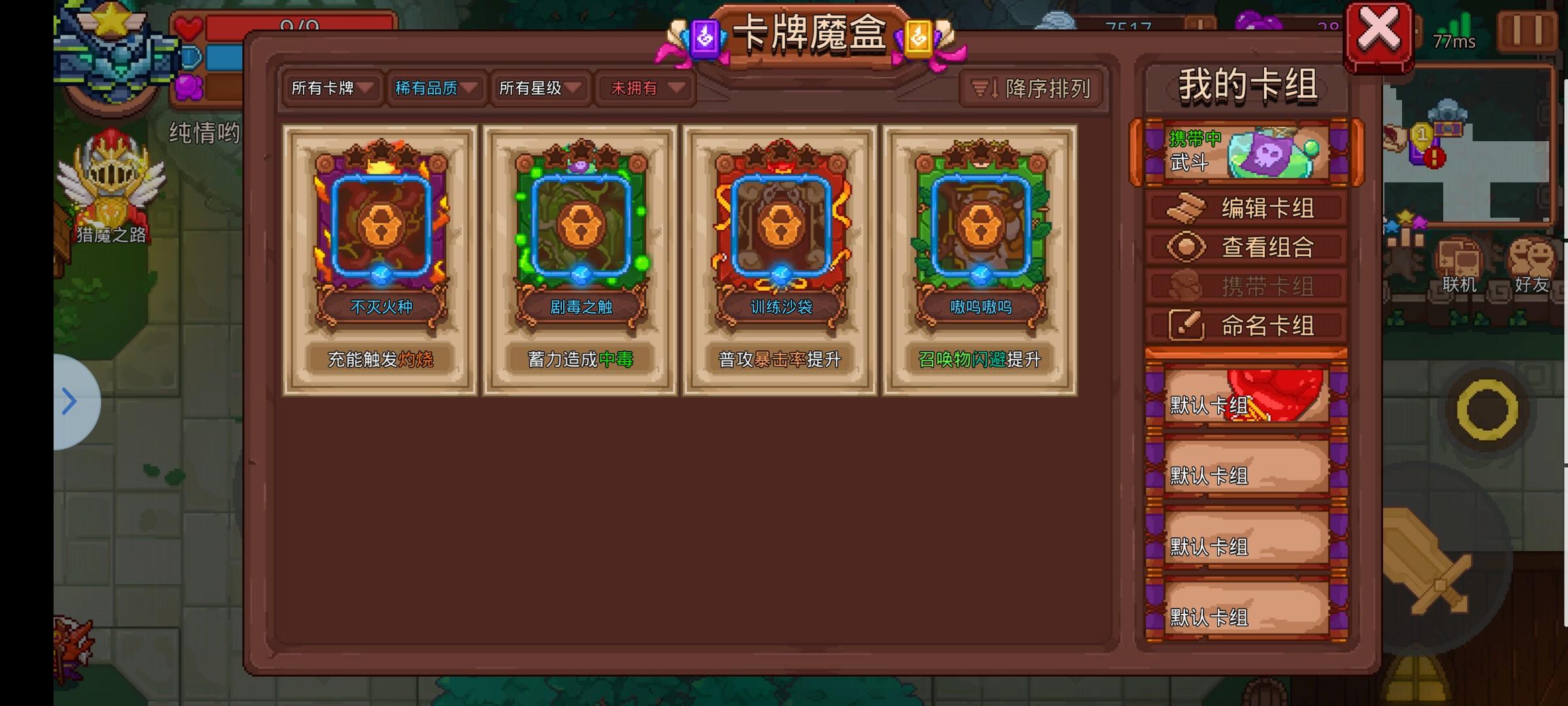Expand the 所有卡牌 dropdown

click(330, 89)
